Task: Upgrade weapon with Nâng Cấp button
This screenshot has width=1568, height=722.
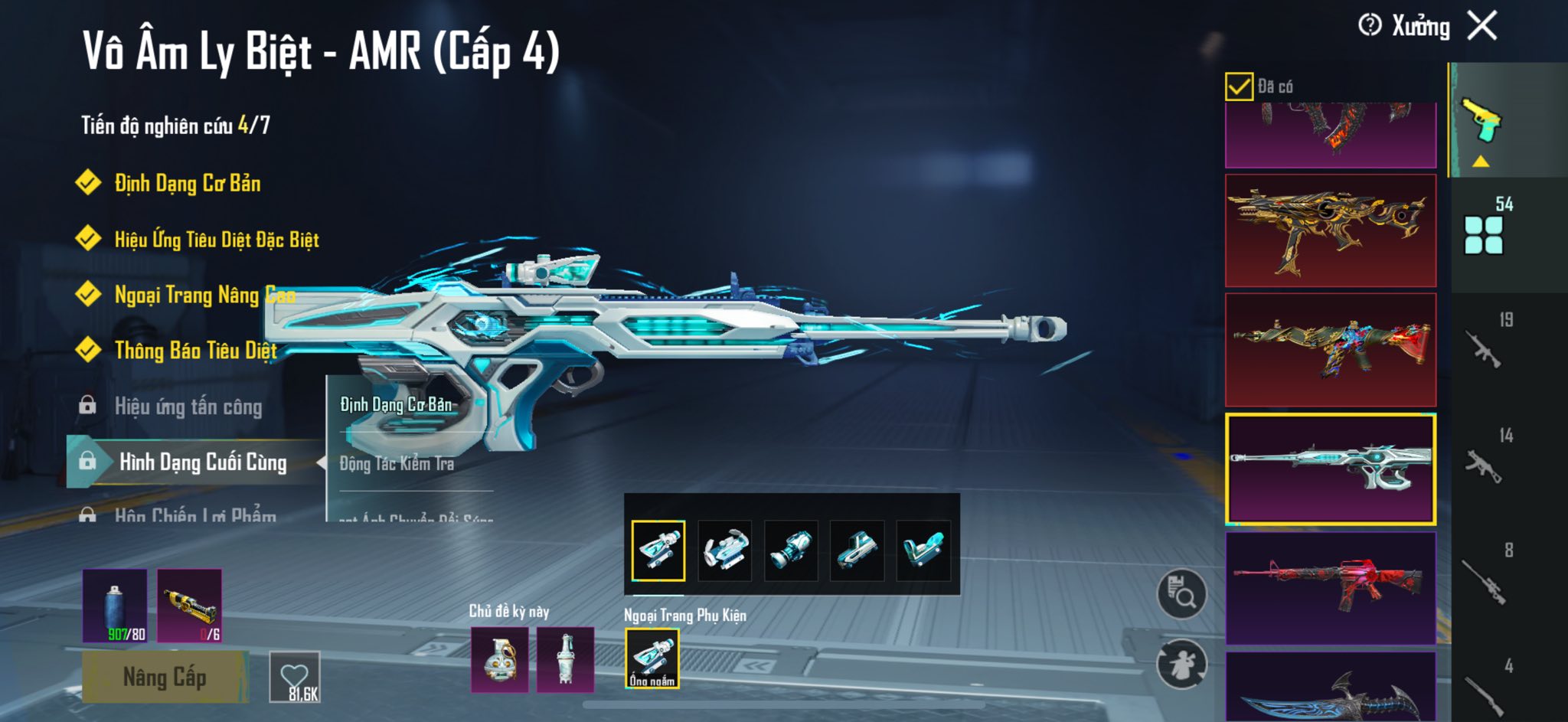Action: [165, 677]
